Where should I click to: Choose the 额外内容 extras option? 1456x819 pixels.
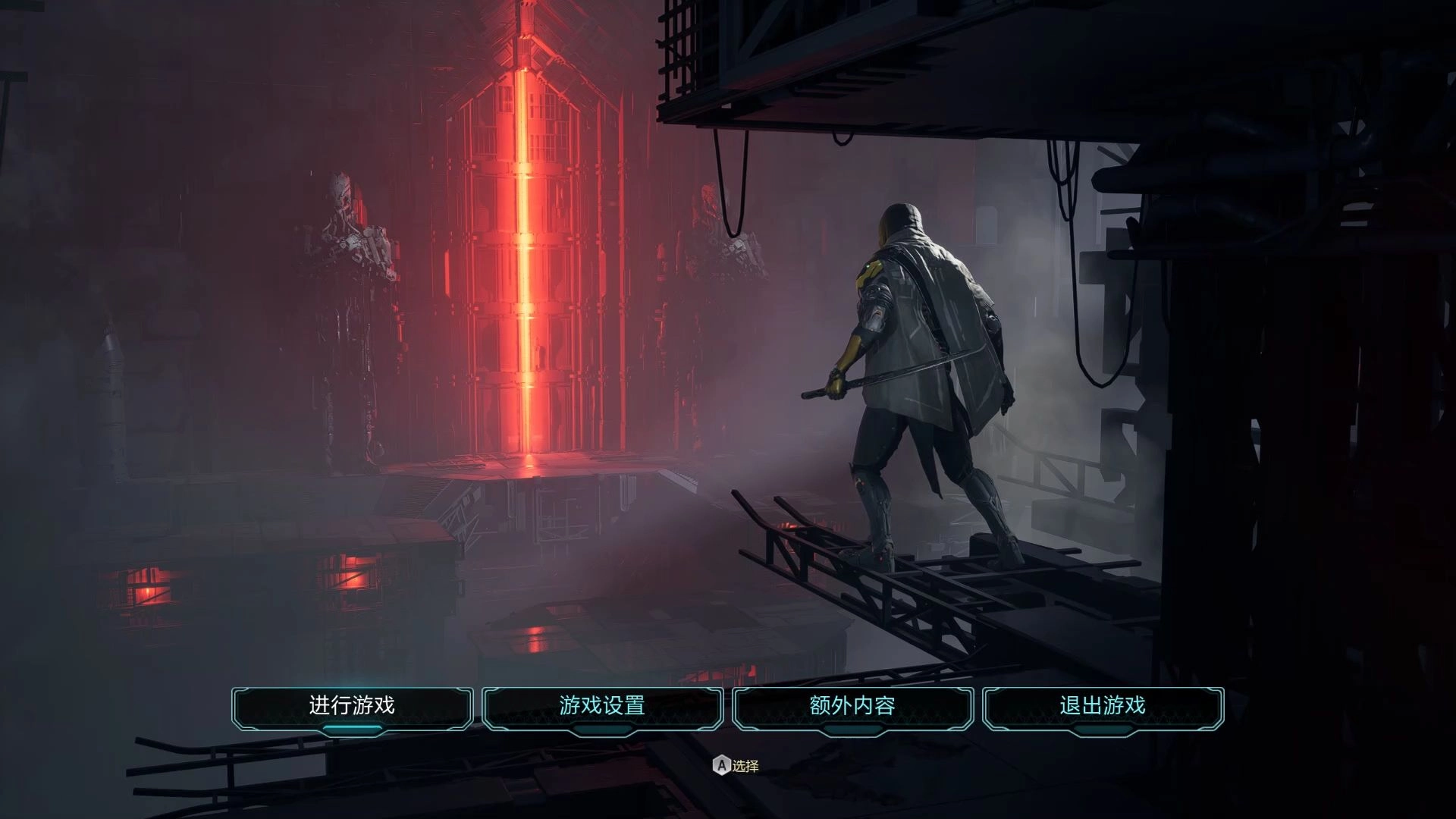click(852, 707)
